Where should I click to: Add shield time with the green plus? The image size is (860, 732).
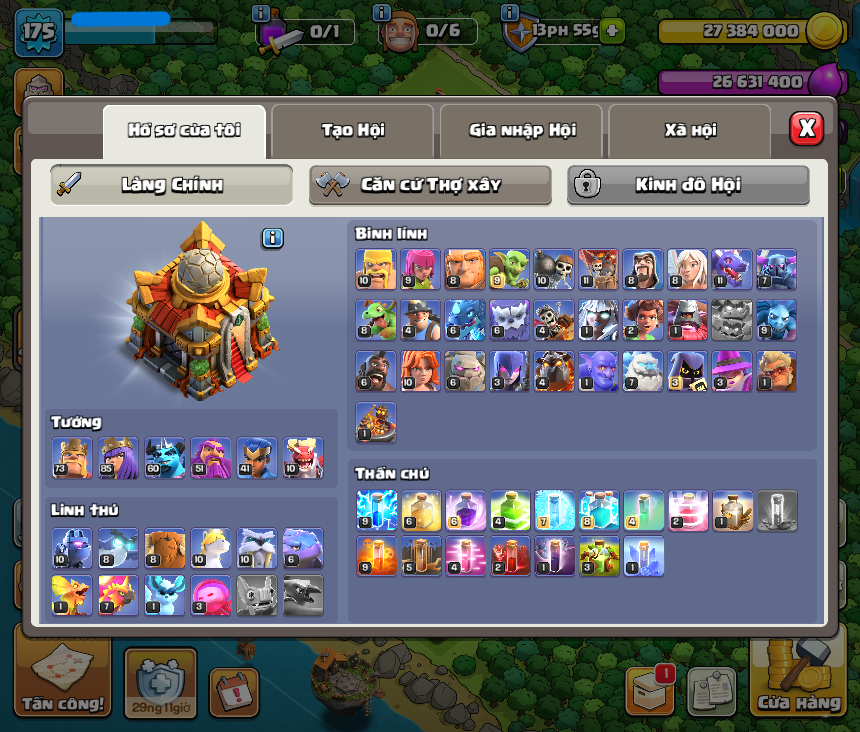(x=612, y=31)
